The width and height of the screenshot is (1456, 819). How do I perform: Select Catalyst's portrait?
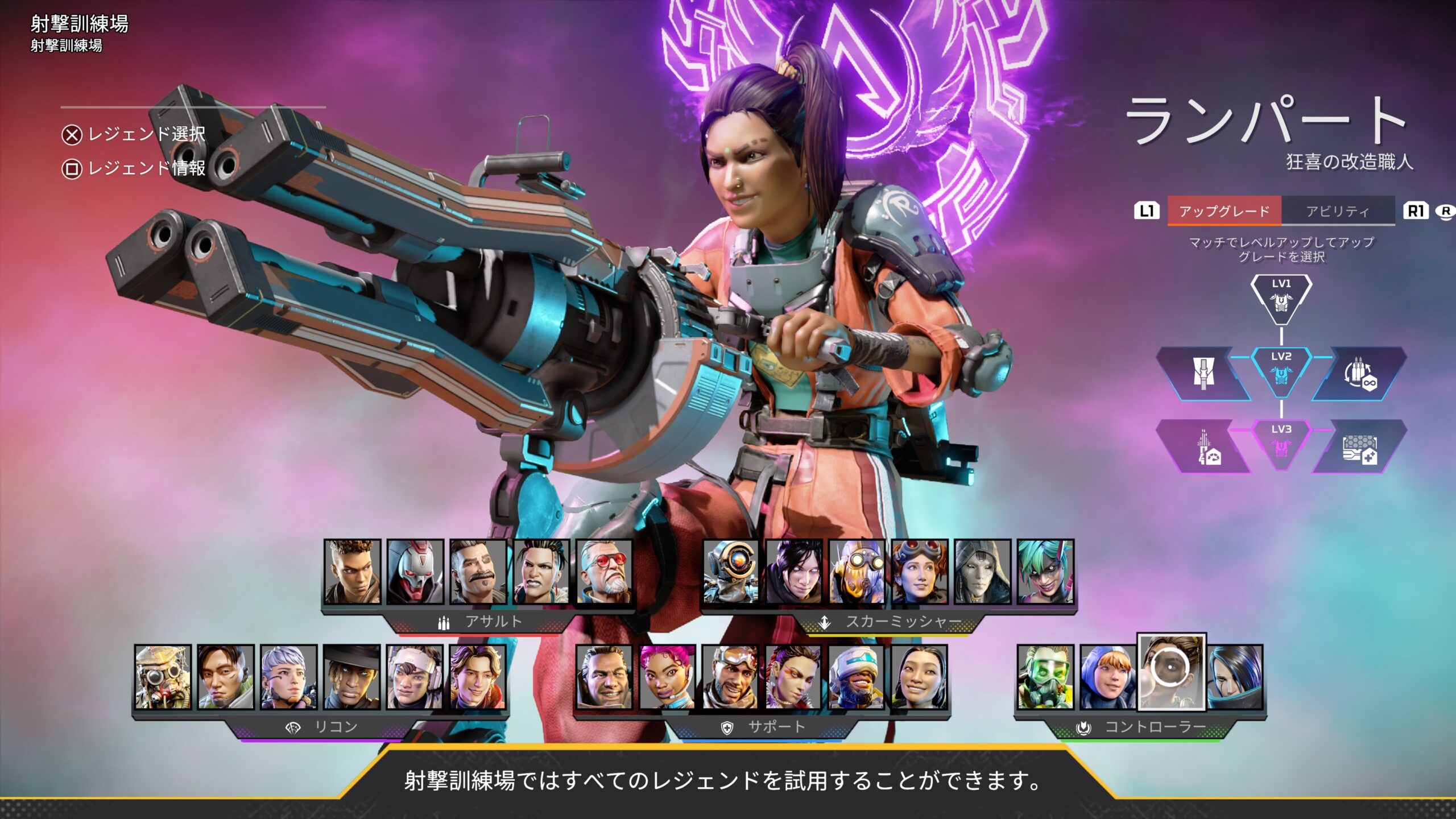click(x=1235, y=677)
